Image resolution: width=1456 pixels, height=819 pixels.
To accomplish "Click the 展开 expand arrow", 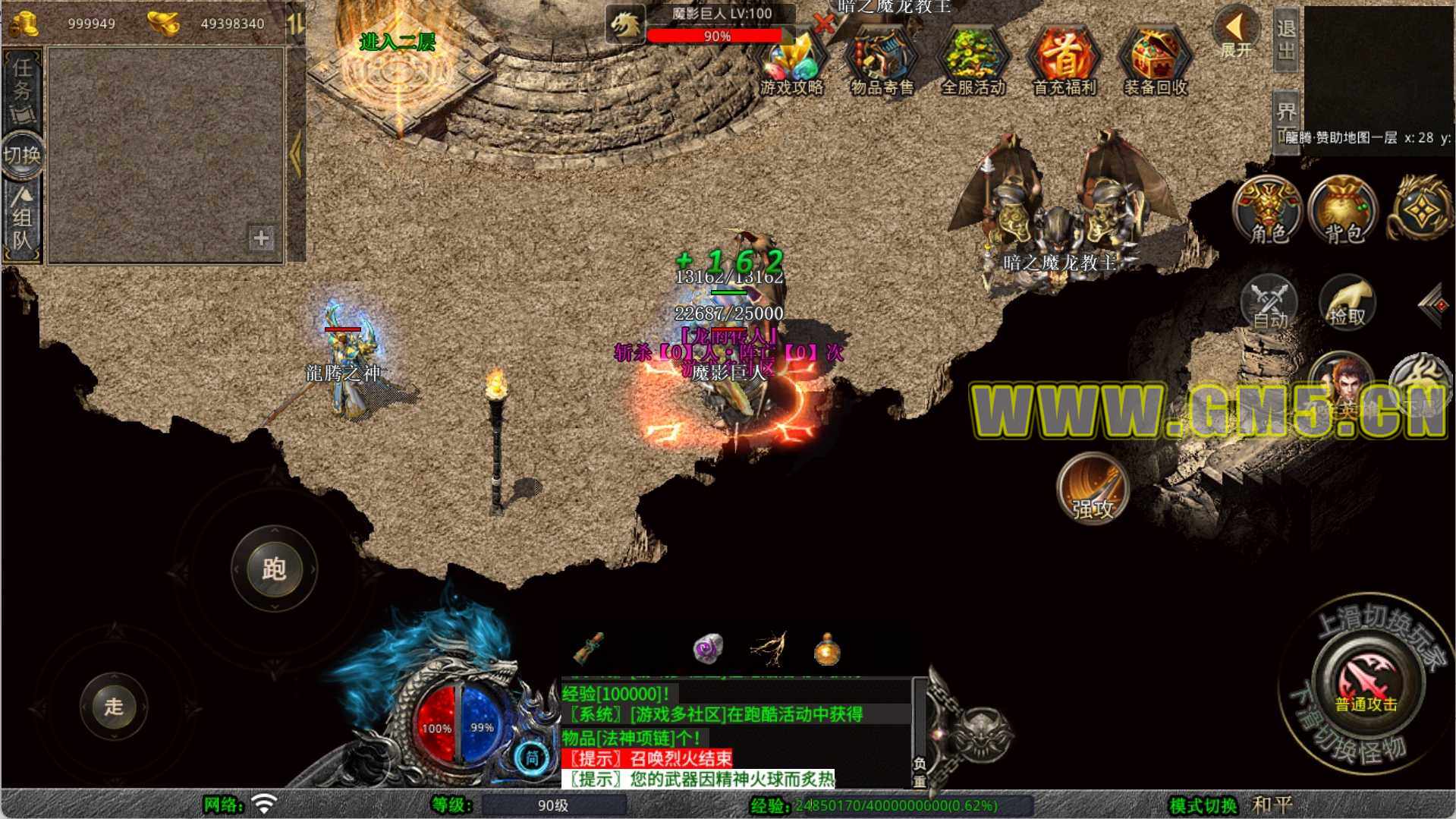I will click(1235, 33).
